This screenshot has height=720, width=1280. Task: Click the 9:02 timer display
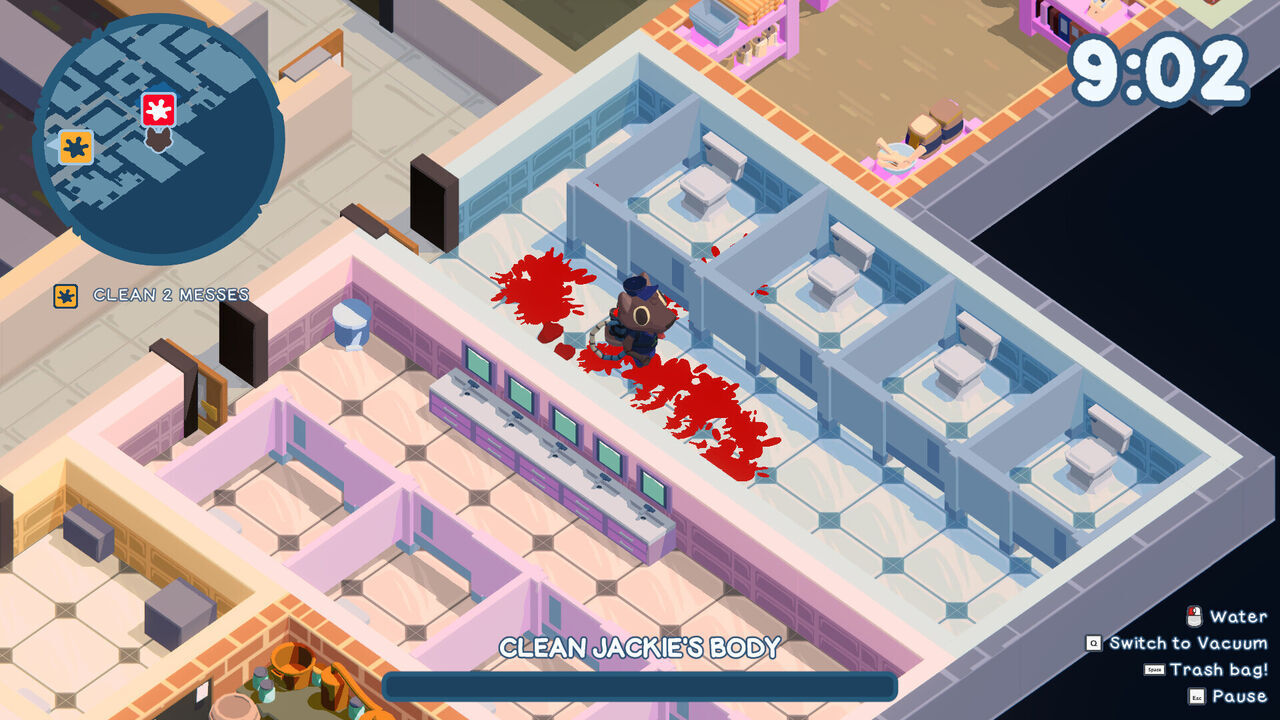(x=1160, y=67)
